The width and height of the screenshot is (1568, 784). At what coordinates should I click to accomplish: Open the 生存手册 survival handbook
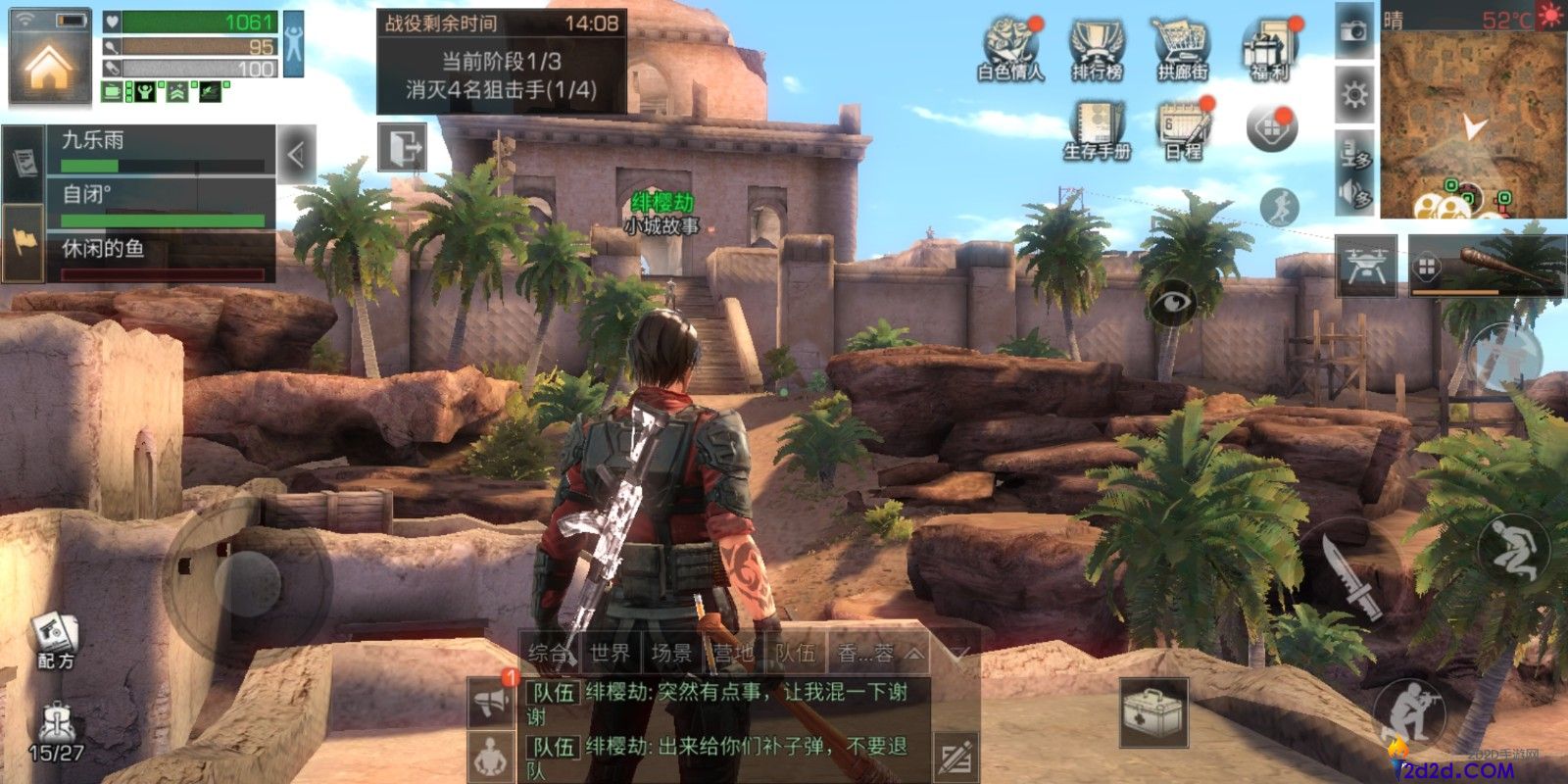click(x=1097, y=130)
